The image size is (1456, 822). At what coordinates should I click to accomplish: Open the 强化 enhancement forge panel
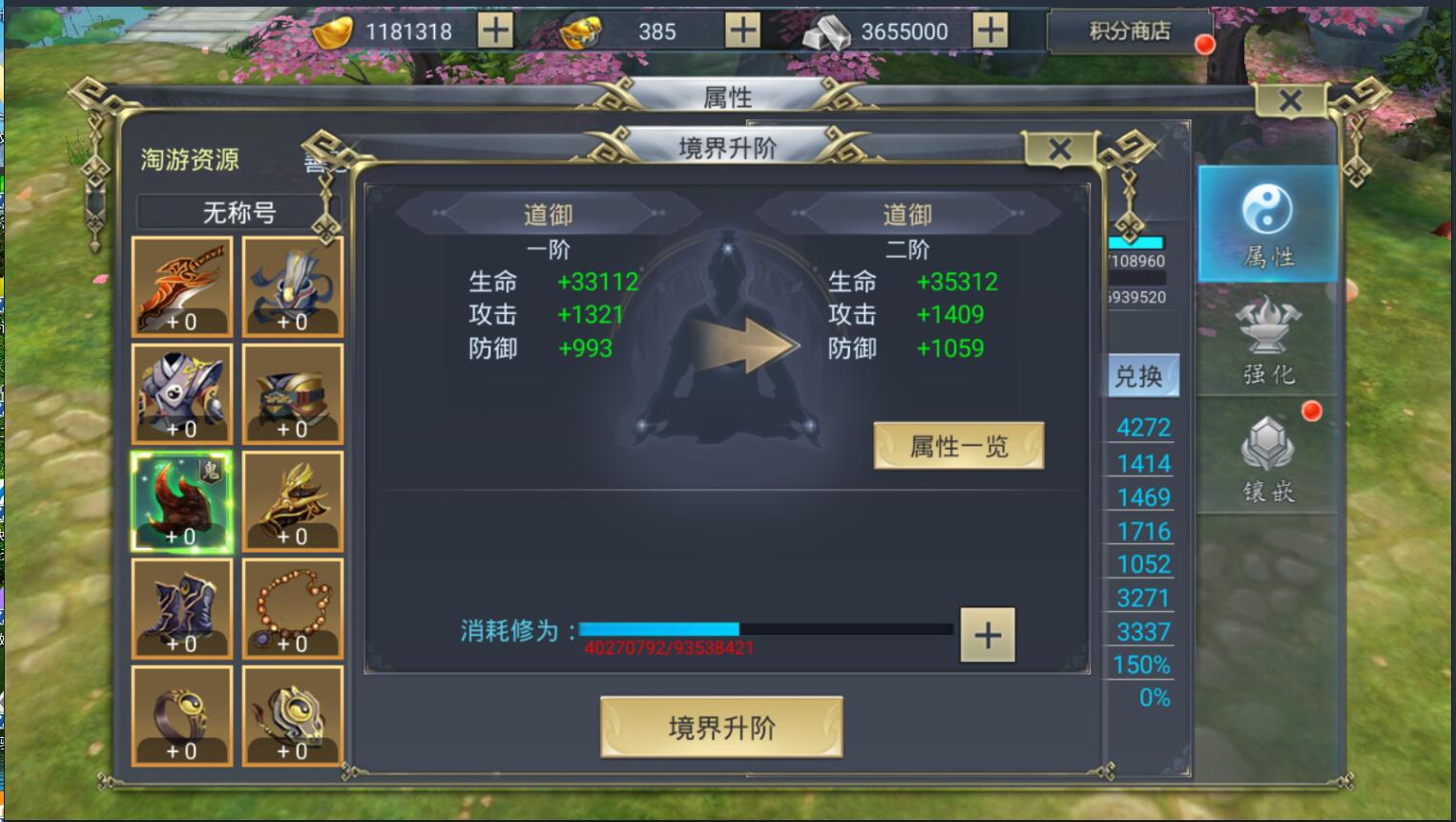1269,344
